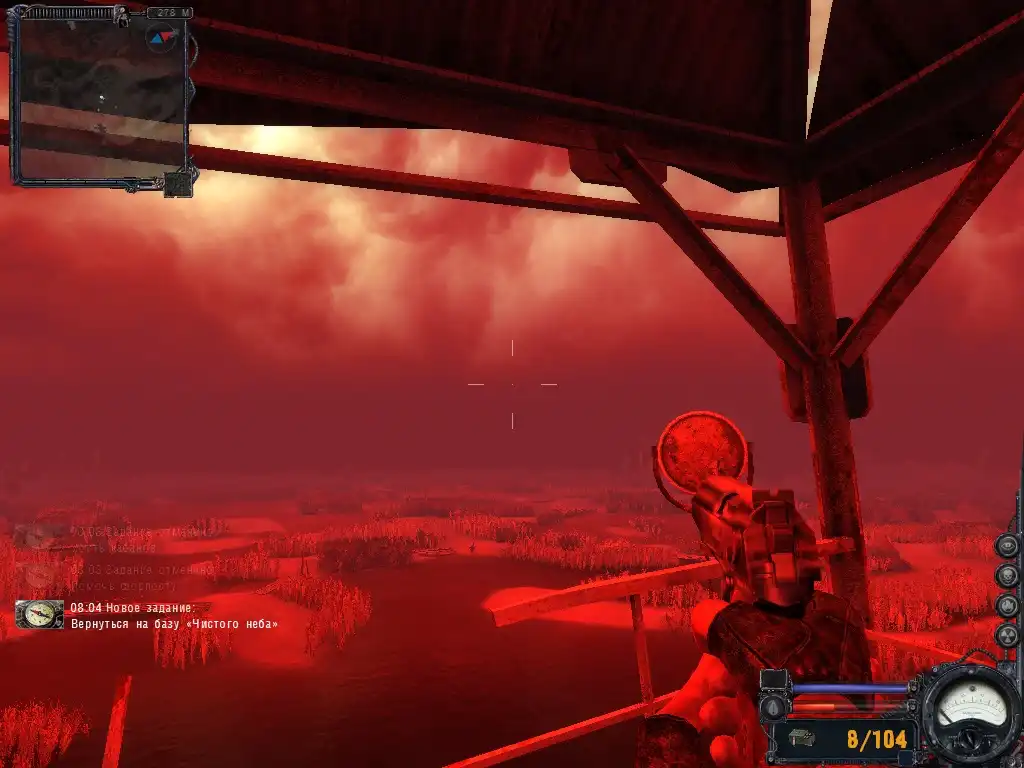
Task: Select the eye visibility indicator icon
Action: (1008, 546)
